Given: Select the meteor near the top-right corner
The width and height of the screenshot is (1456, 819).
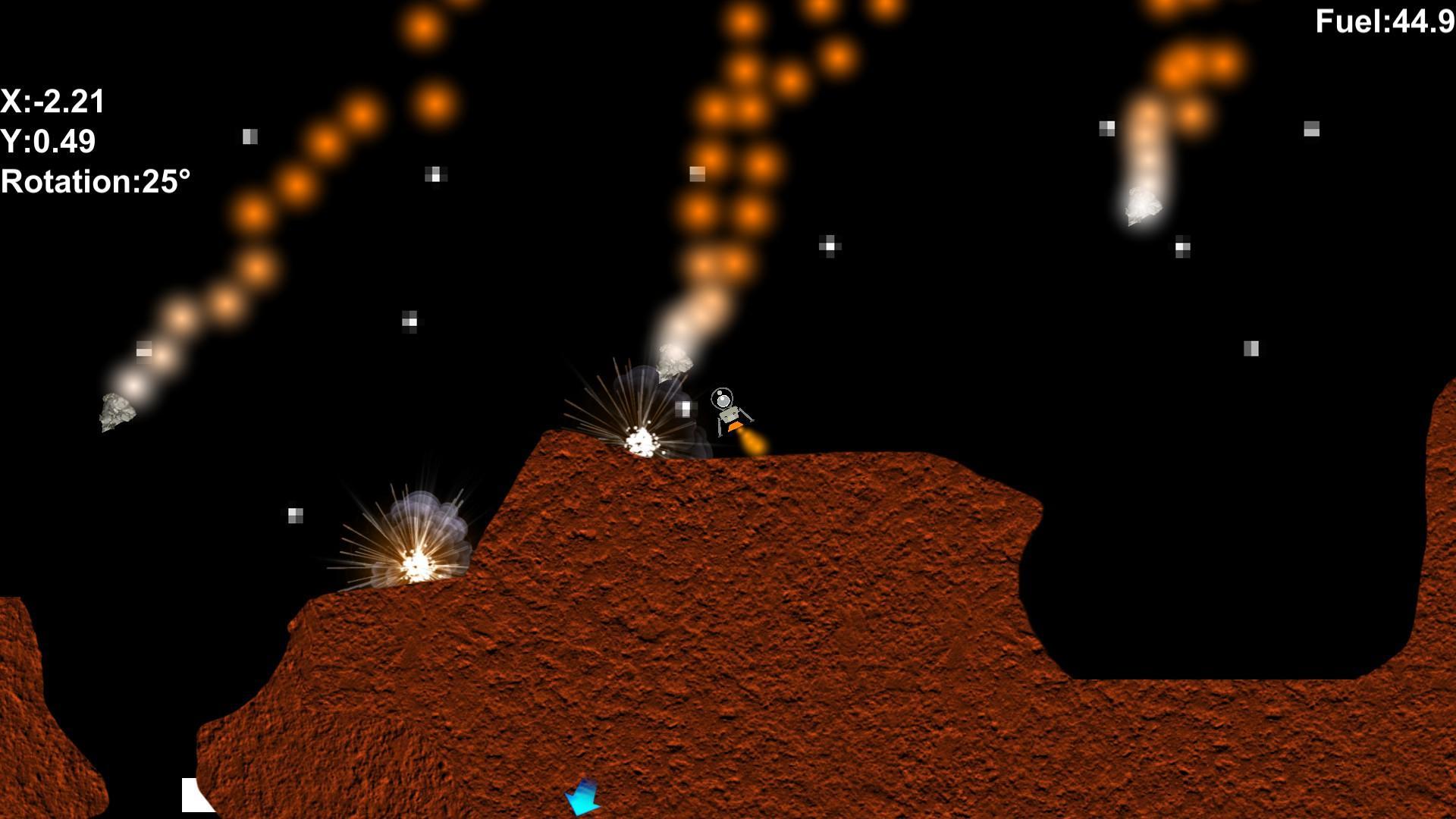Looking at the screenshot, I should [x=1141, y=205].
